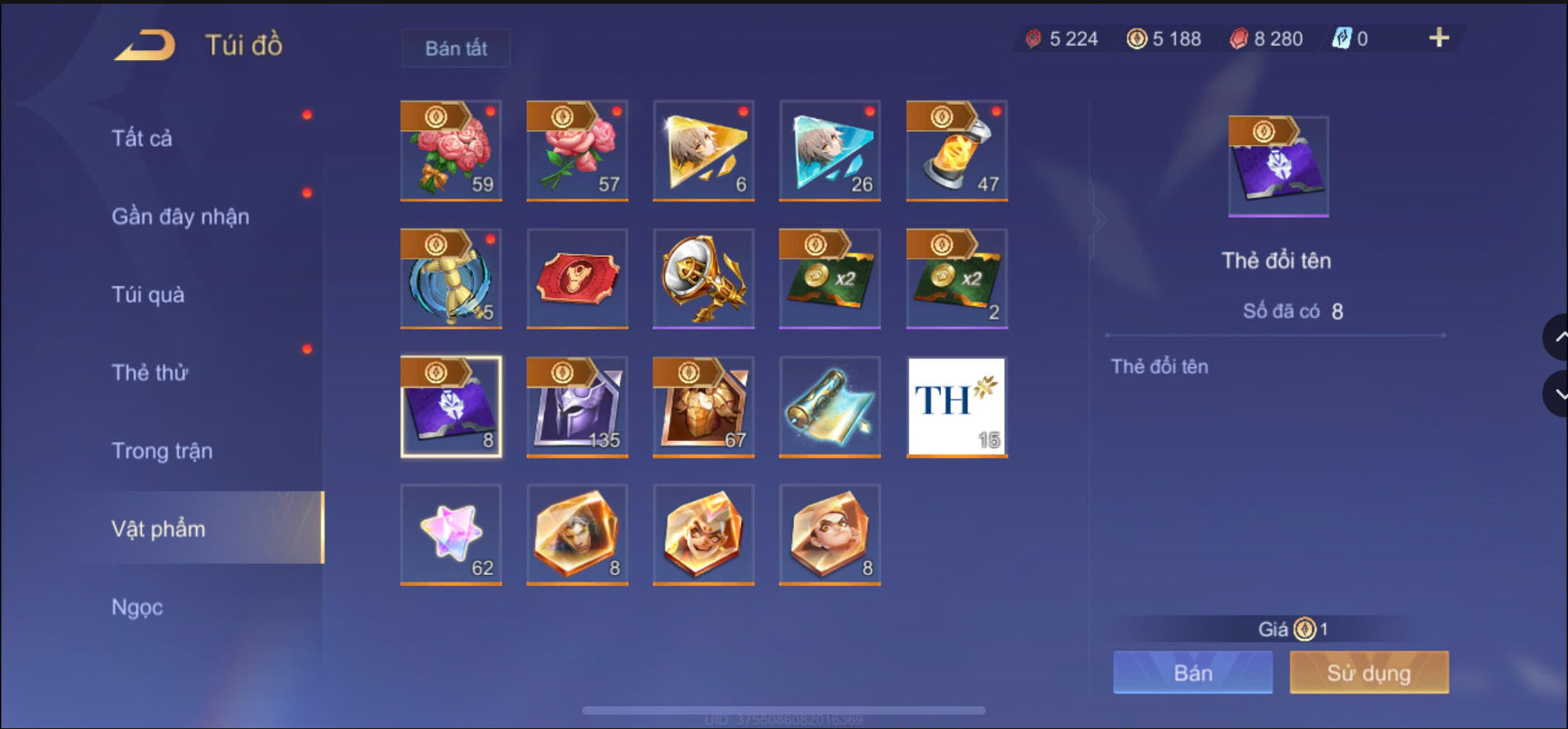Screen dimensions: 1568x729
Task: Open the Ngọc category
Action: 137,606
